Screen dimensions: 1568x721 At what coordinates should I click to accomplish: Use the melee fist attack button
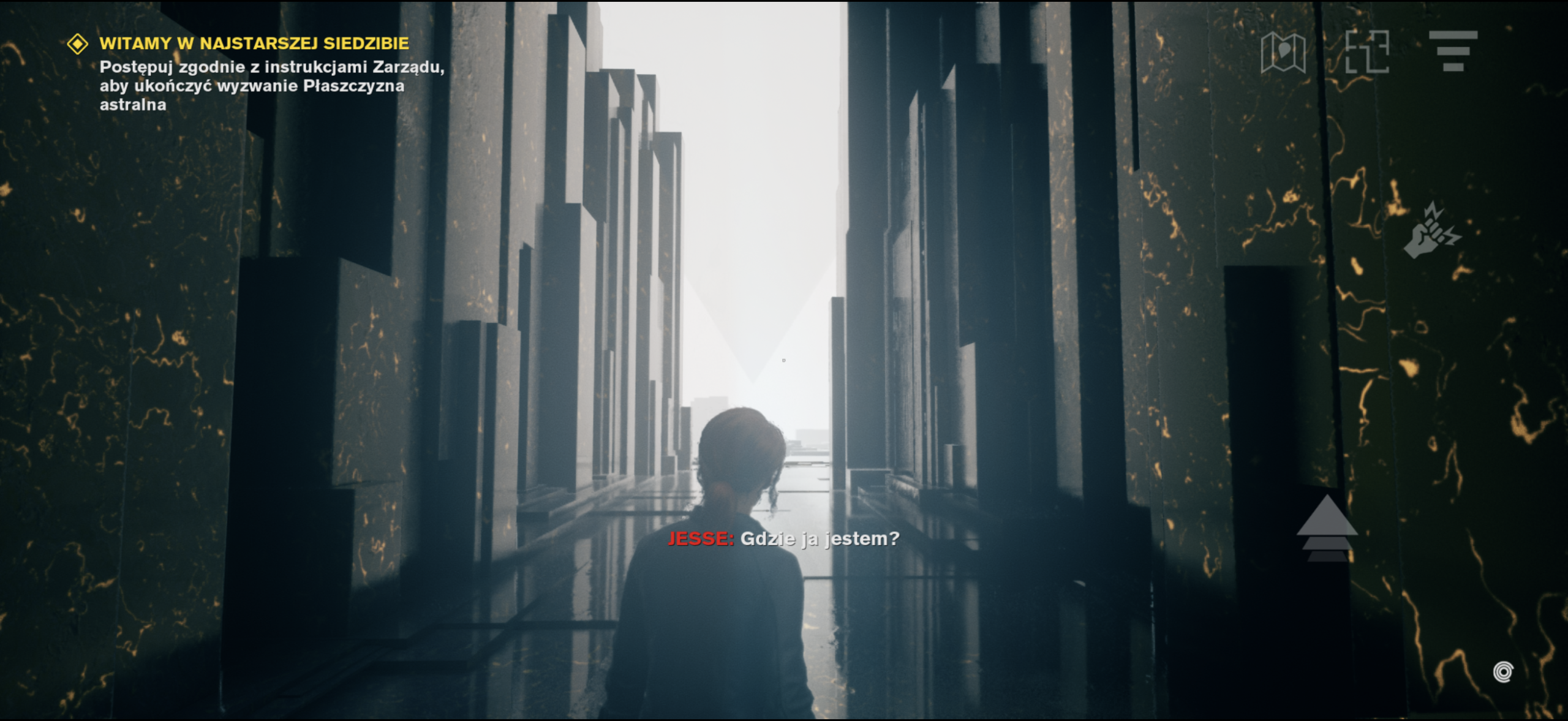1431,232
